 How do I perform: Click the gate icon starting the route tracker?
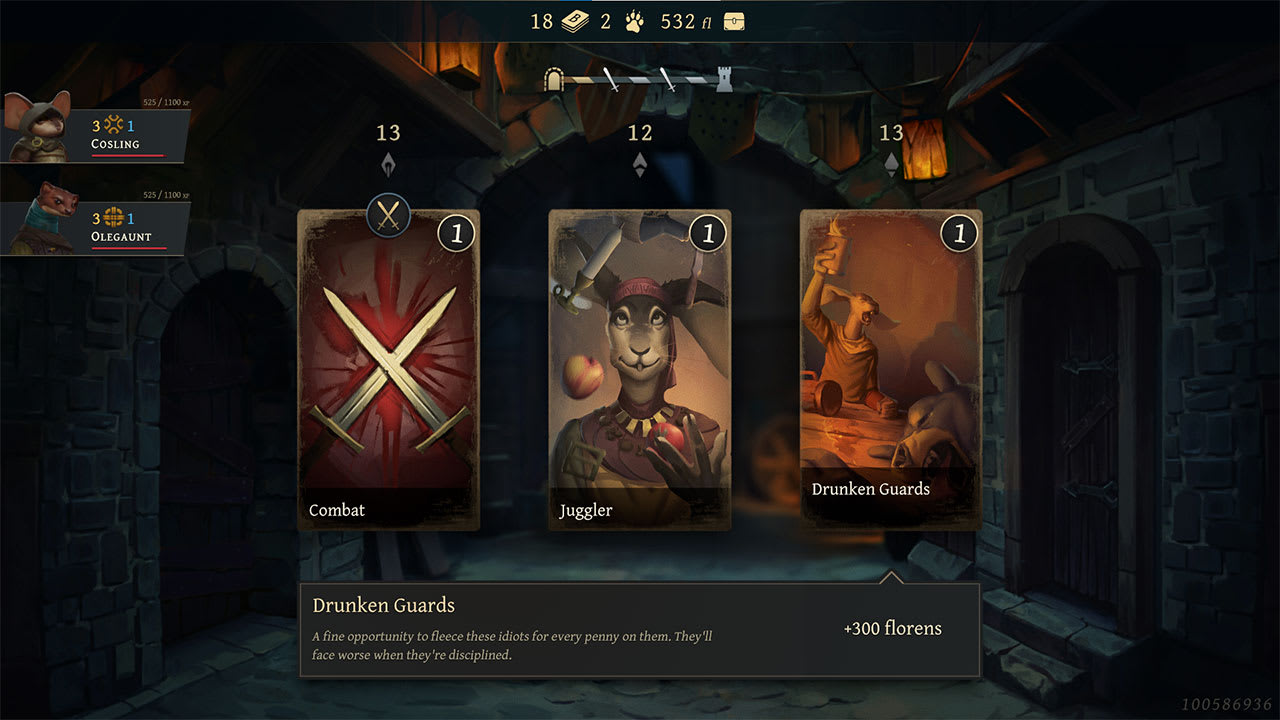coord(556,78)
